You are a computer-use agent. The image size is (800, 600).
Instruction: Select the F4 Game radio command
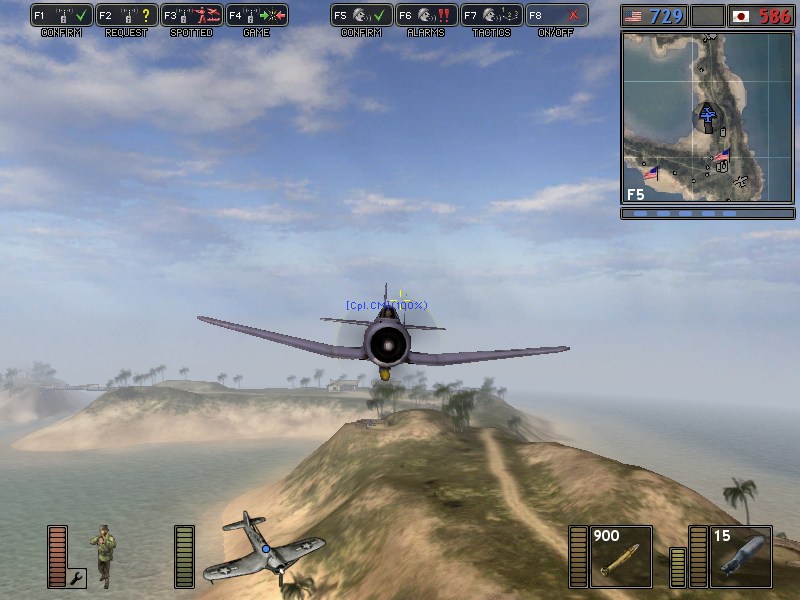[257, 15]
